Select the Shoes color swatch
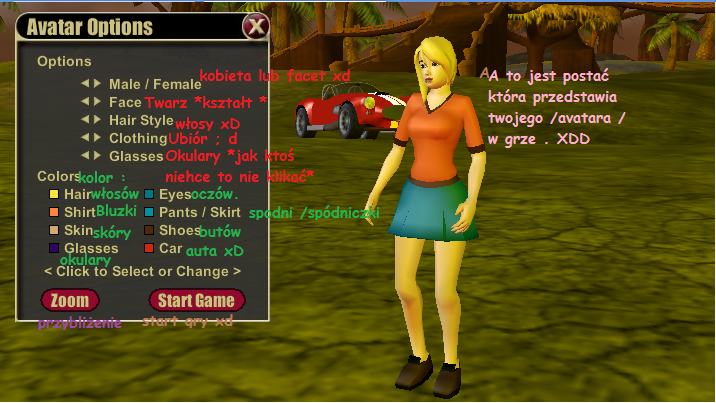This screenshot has width=716, height=403. (x=149, y=230)
